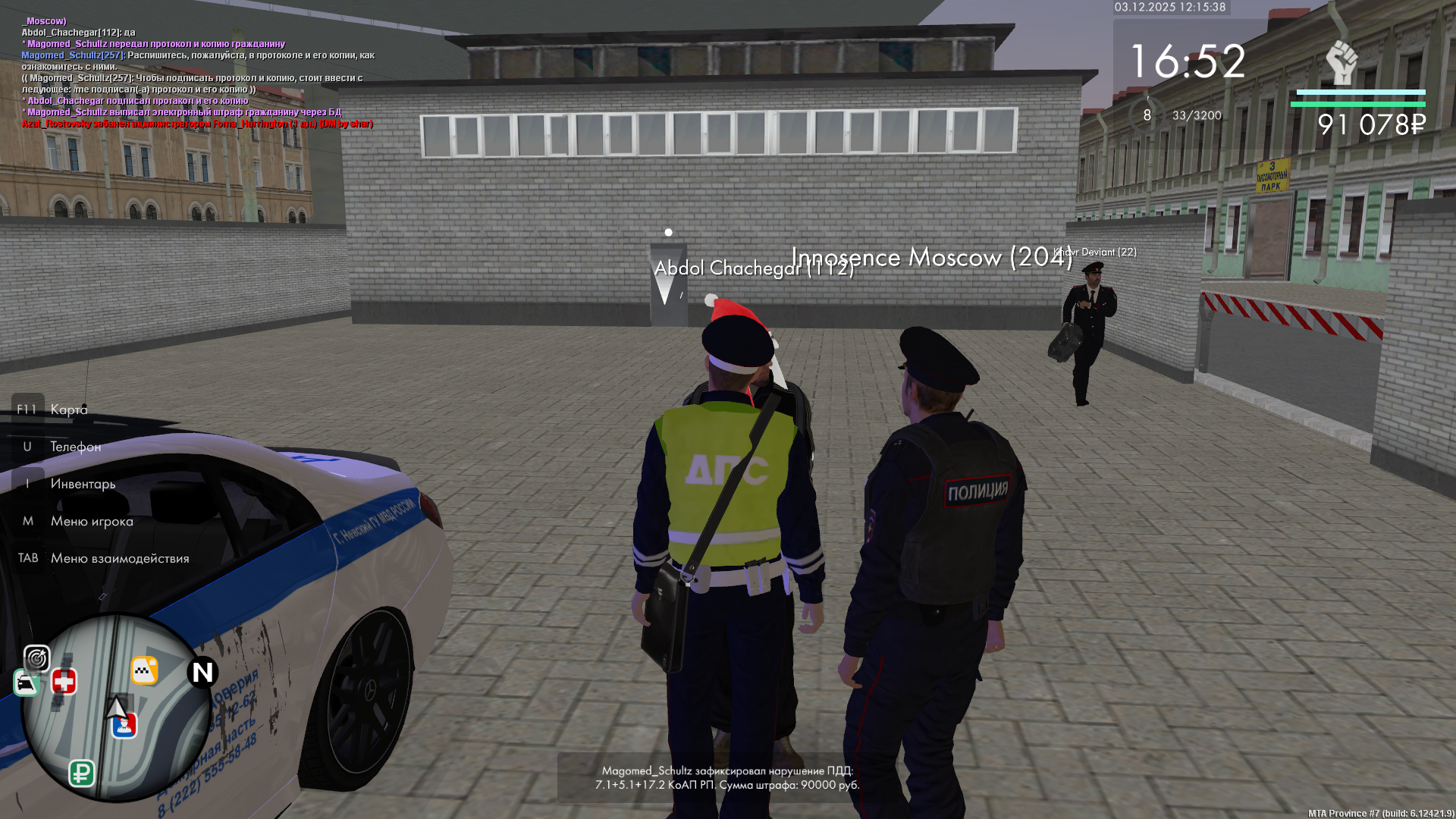Open the Меню взаимодействия entry

click(x=120, y=558)
